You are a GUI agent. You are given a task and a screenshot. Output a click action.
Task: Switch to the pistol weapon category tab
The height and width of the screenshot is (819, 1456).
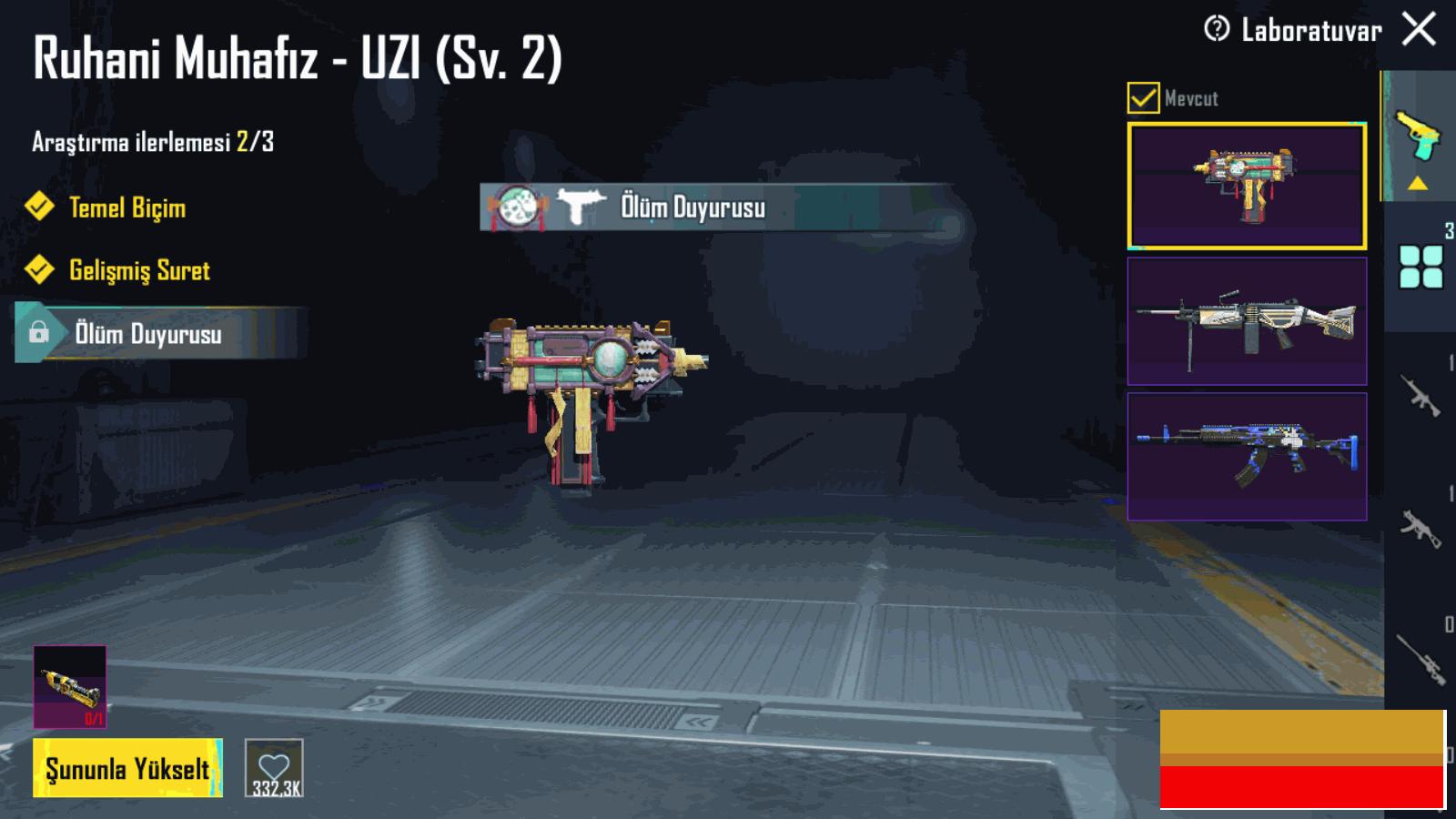[x=1418, y=138]
